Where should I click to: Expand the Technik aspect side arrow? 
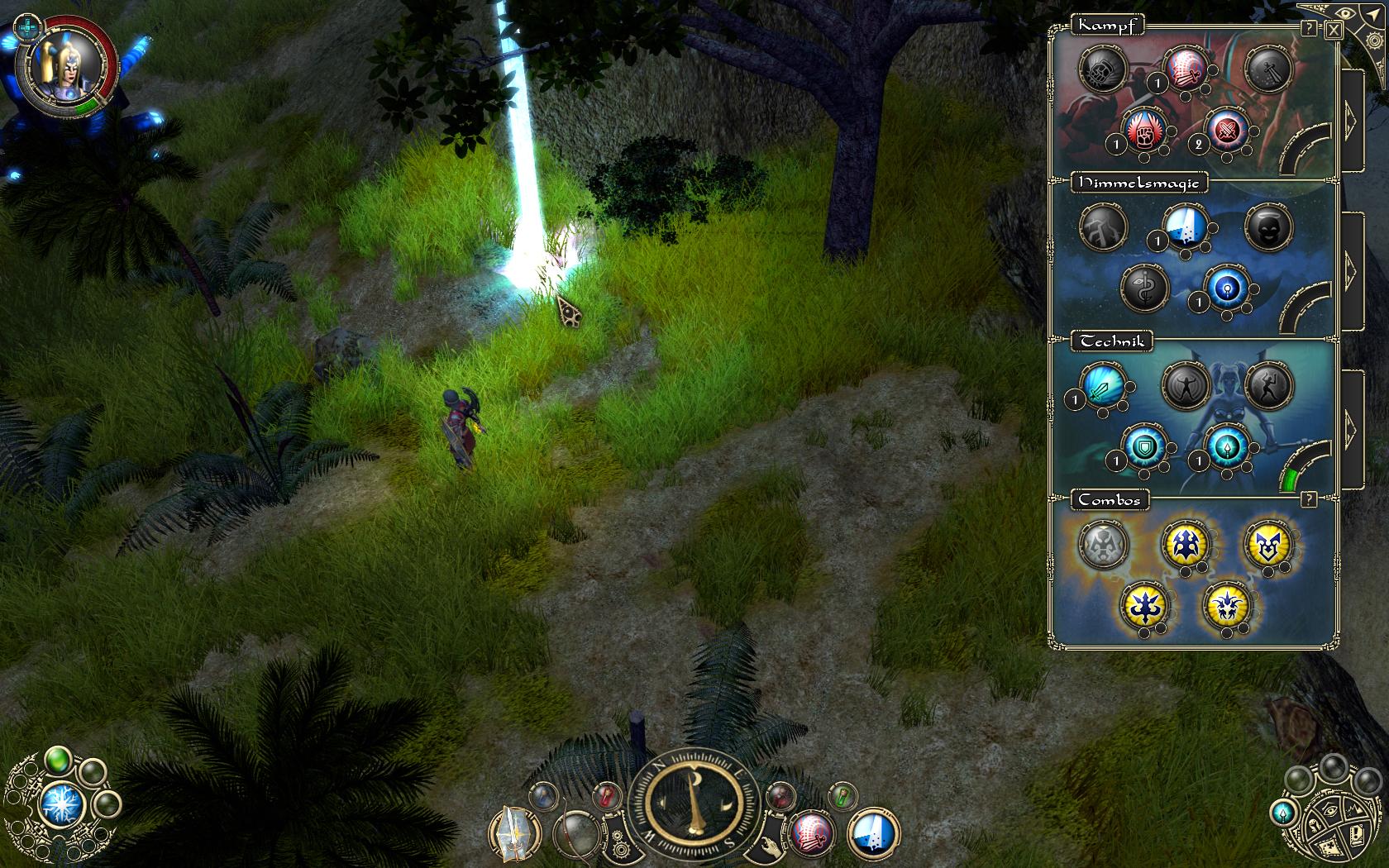[x=1351, y=427]
